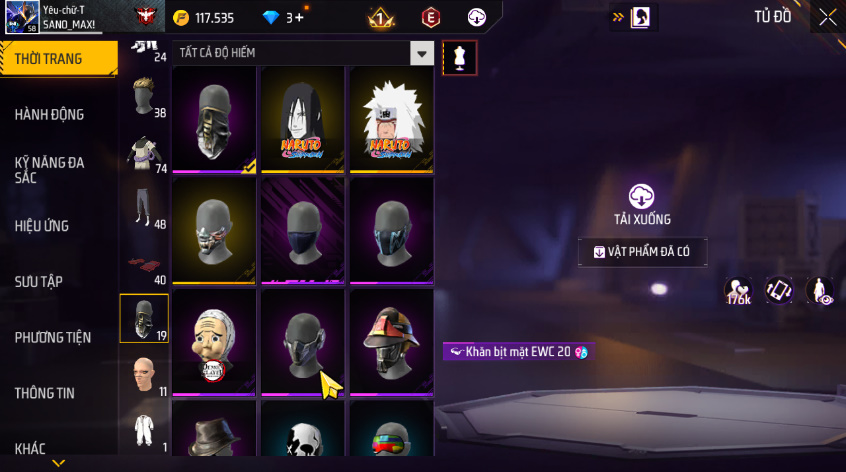The image size is (846, 472).
Task: Select the old woman mask item
Action: (x=213, y=341)
